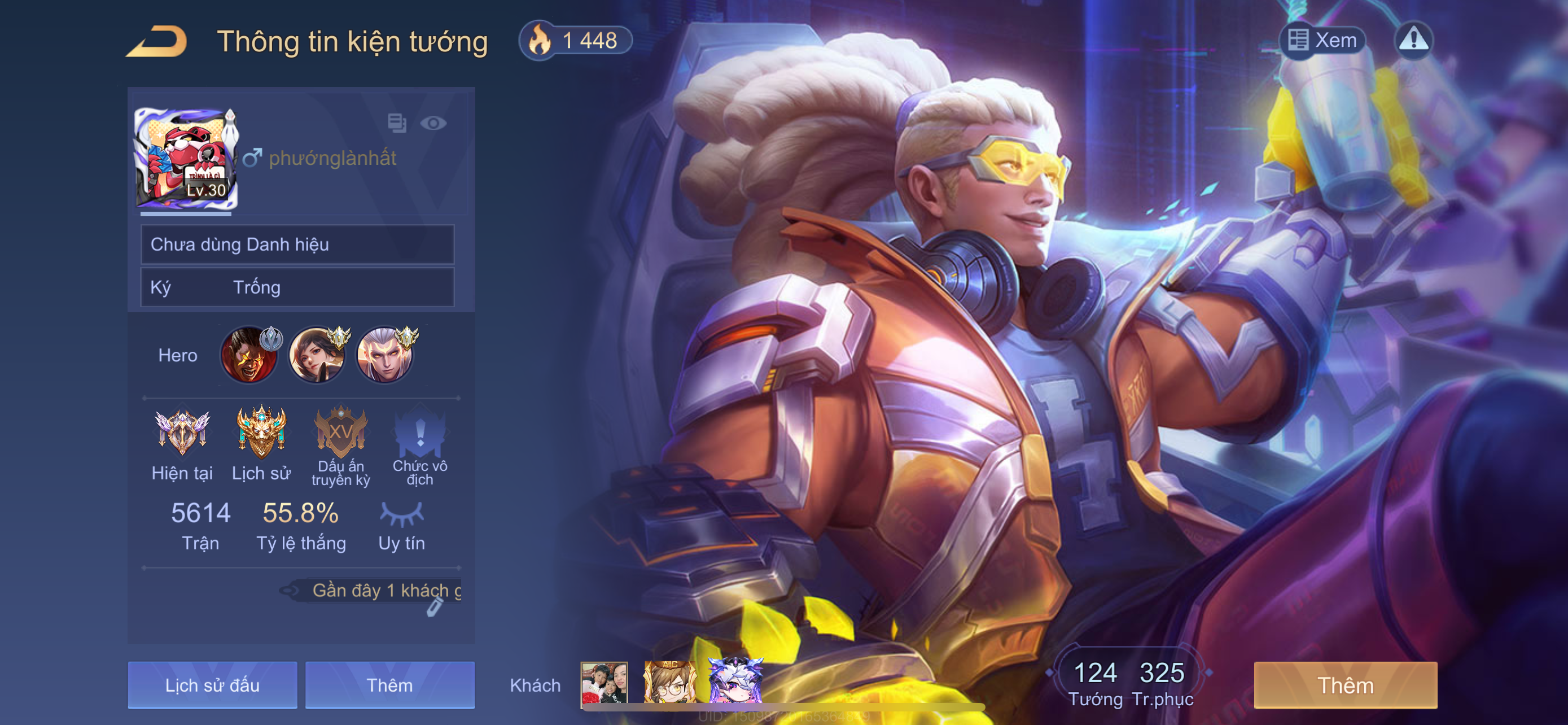Toggle the eye visibility icon
This screenshot has width=1568, height=725.
click(433, 124)
